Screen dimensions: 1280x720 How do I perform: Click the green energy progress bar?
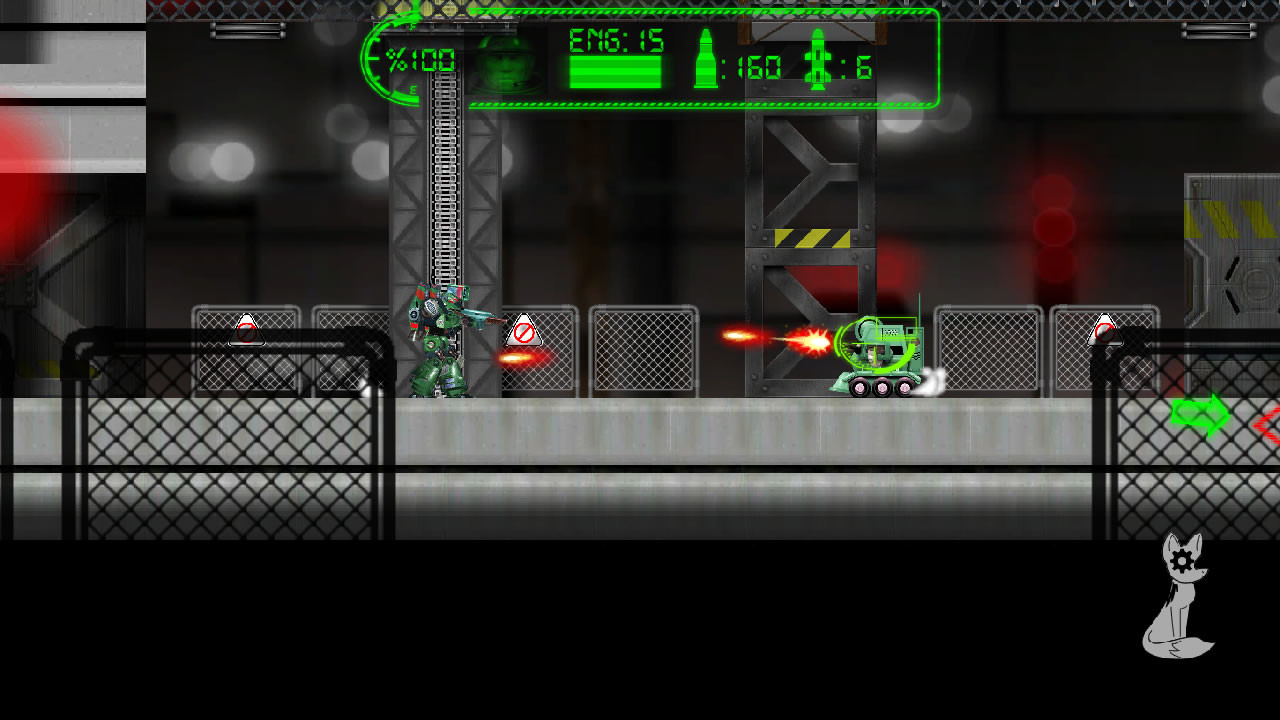point(613,73)
